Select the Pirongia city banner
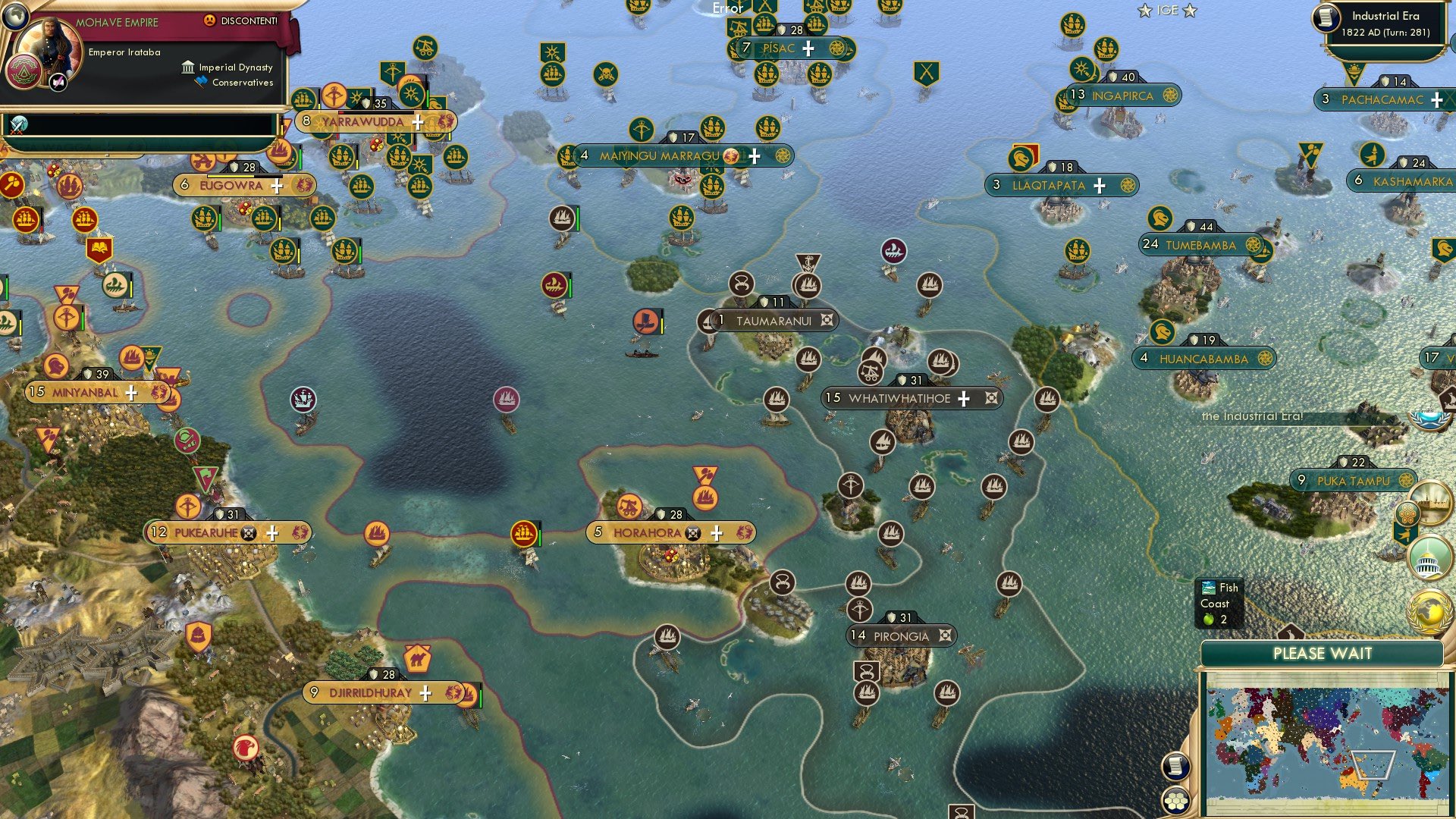The width and height of the screenshot is (1456, 819). click(x=901, y=636)
